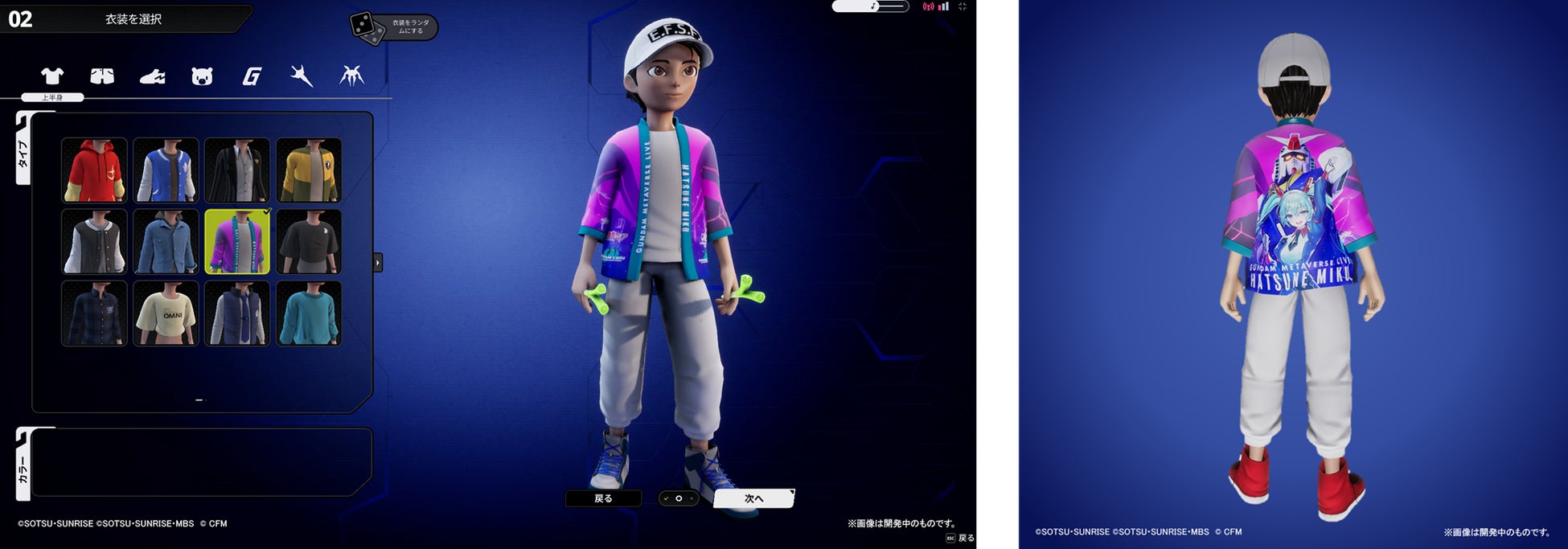Open the bear head category tab
Image resolution: width=1568 pixels, height=549 pixels.
(202, 76)
